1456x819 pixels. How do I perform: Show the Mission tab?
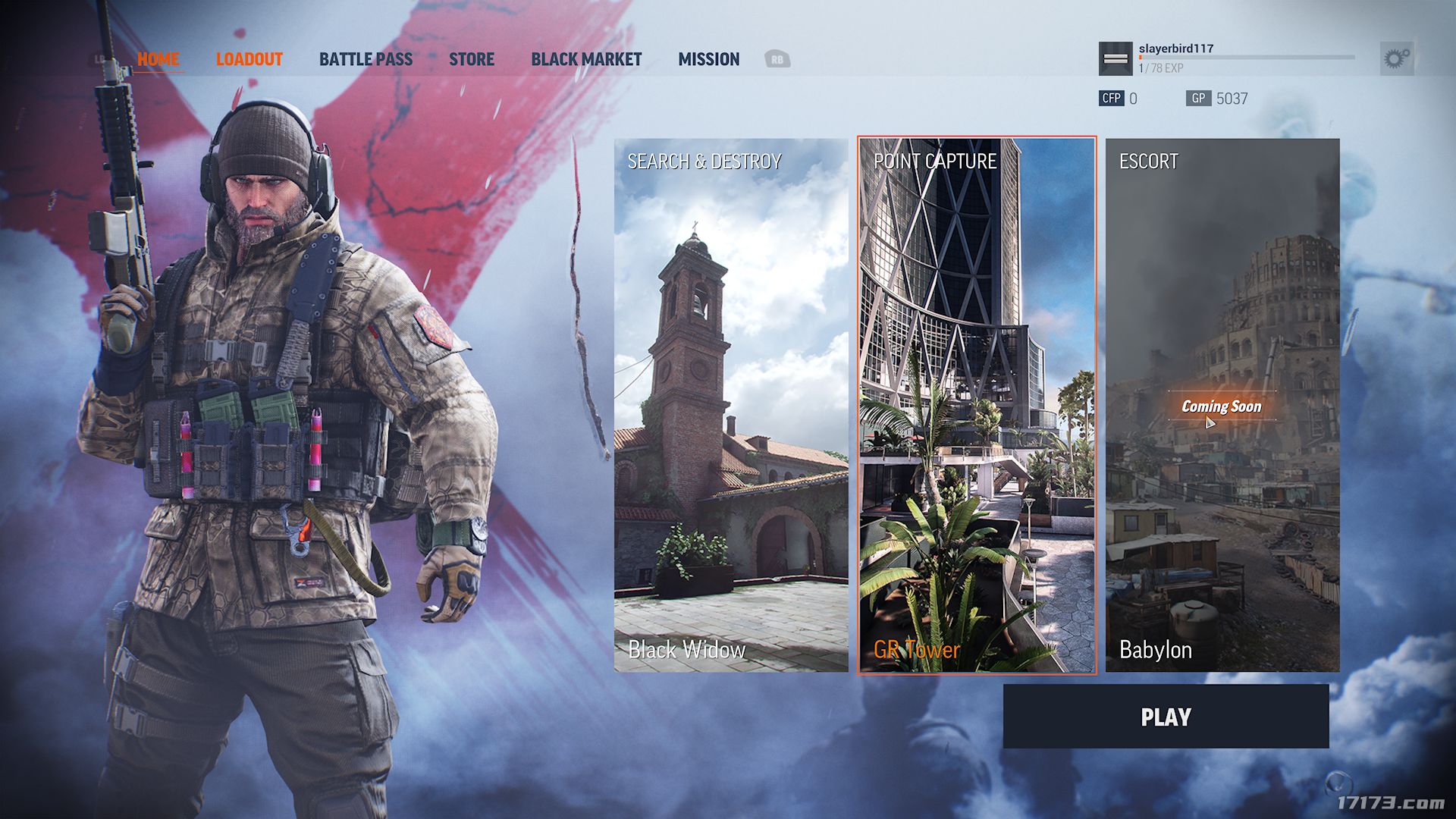tap(708, 59)
